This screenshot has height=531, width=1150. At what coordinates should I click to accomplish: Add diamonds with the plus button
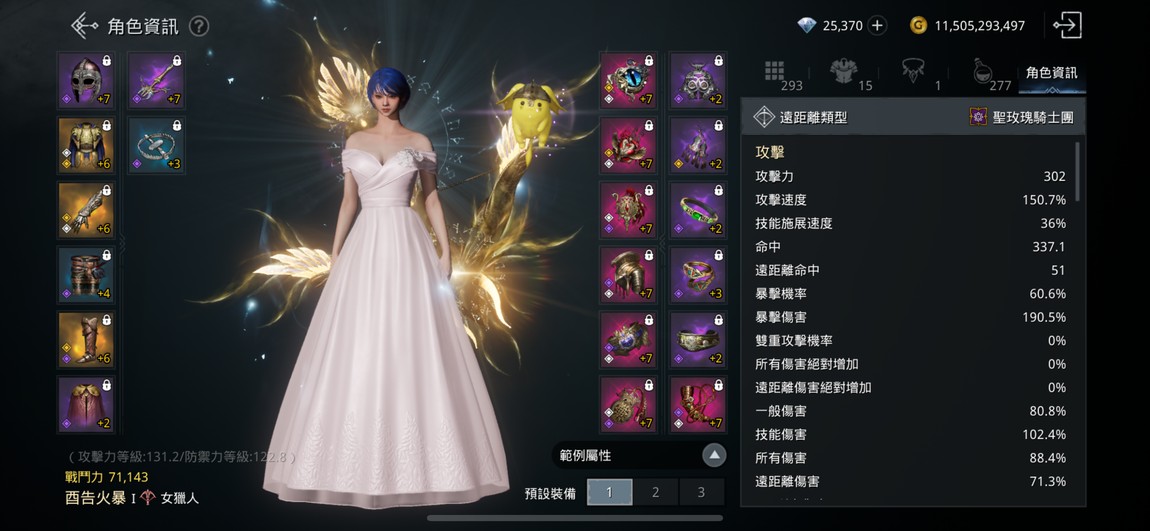[x=877, y=26]
